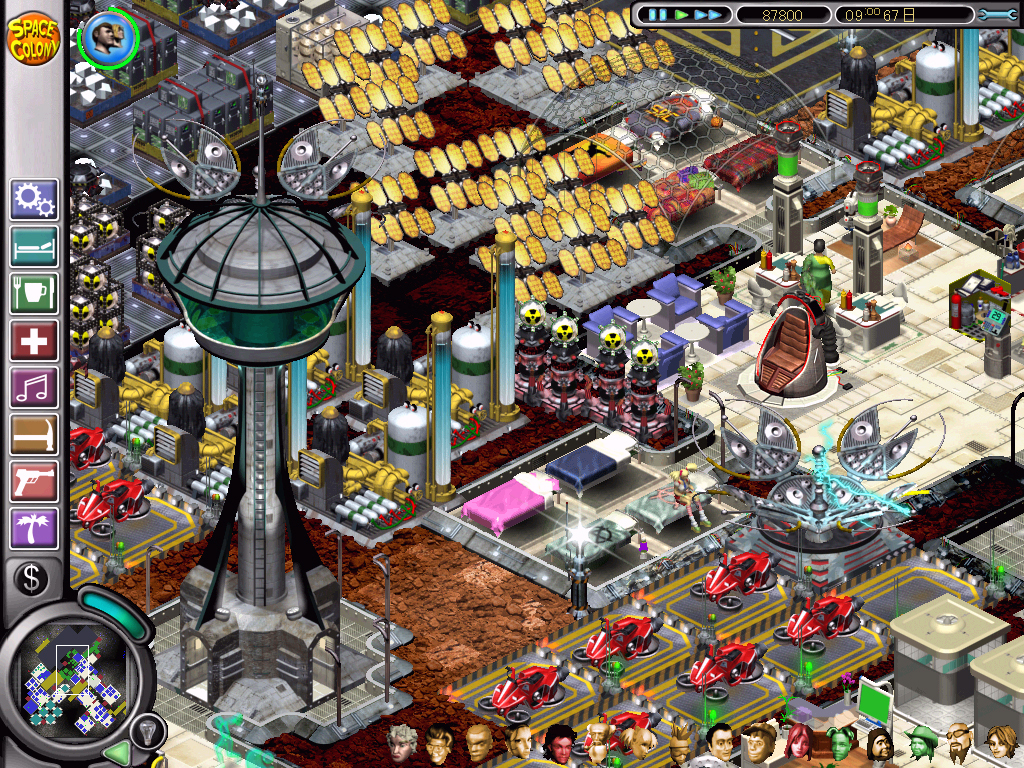Open the gears industry build category
This screenshot has width=1024, height=768.
point(34,200)
